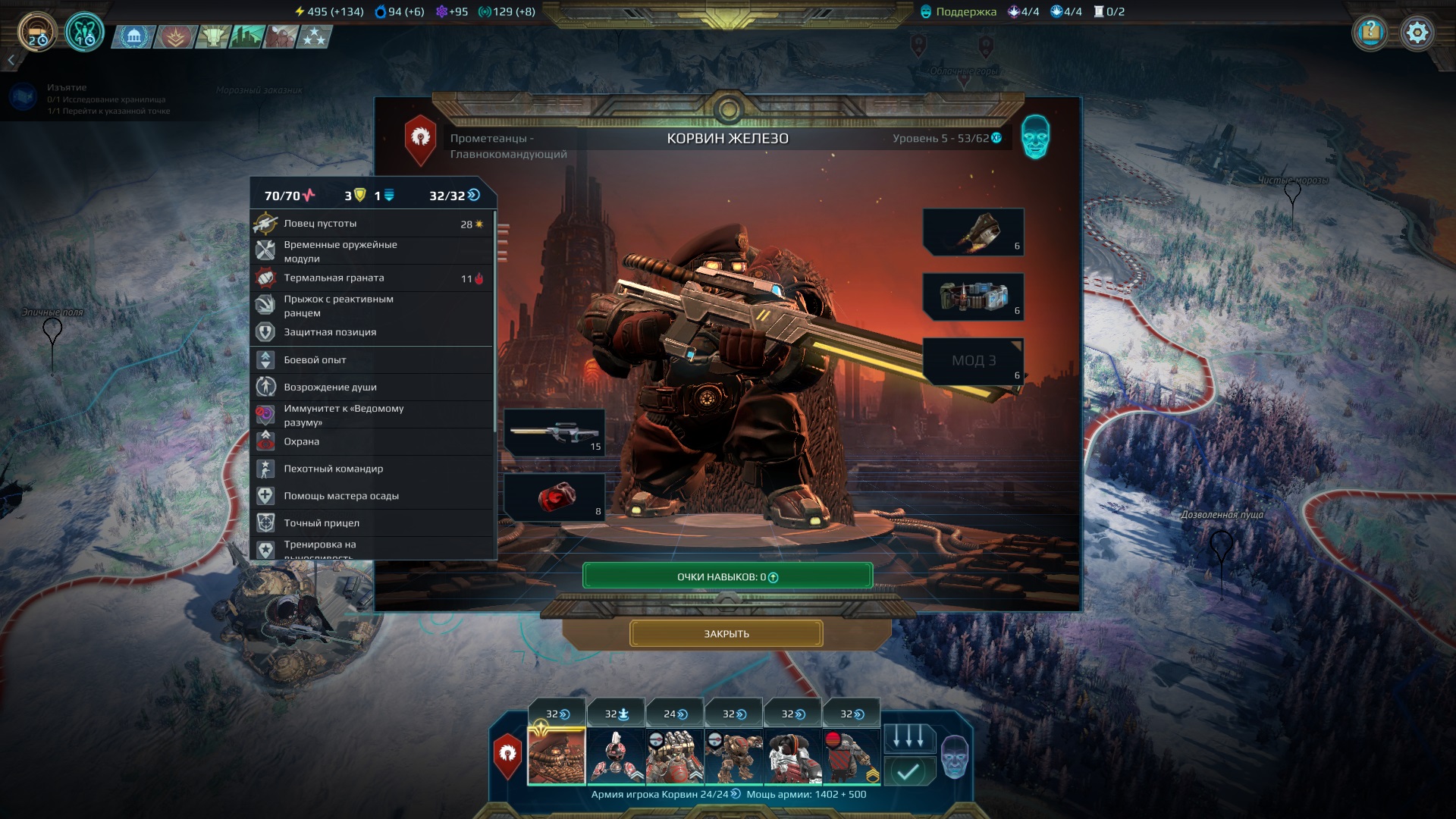
Task: Open the settings gear icon
Action: [x=1417, y=33]
